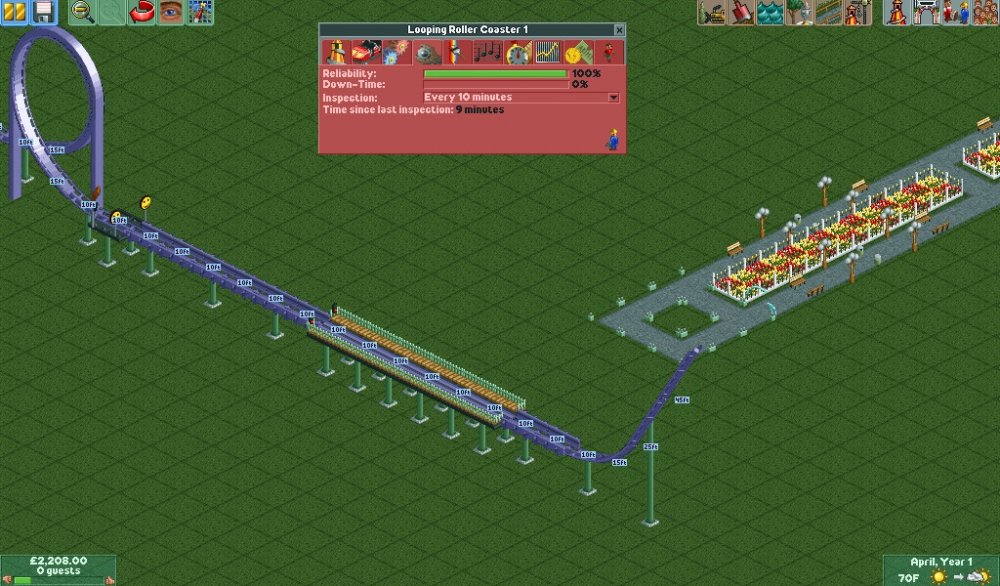
Task: Open the music notes tab
Action: (x=489, y=53)
